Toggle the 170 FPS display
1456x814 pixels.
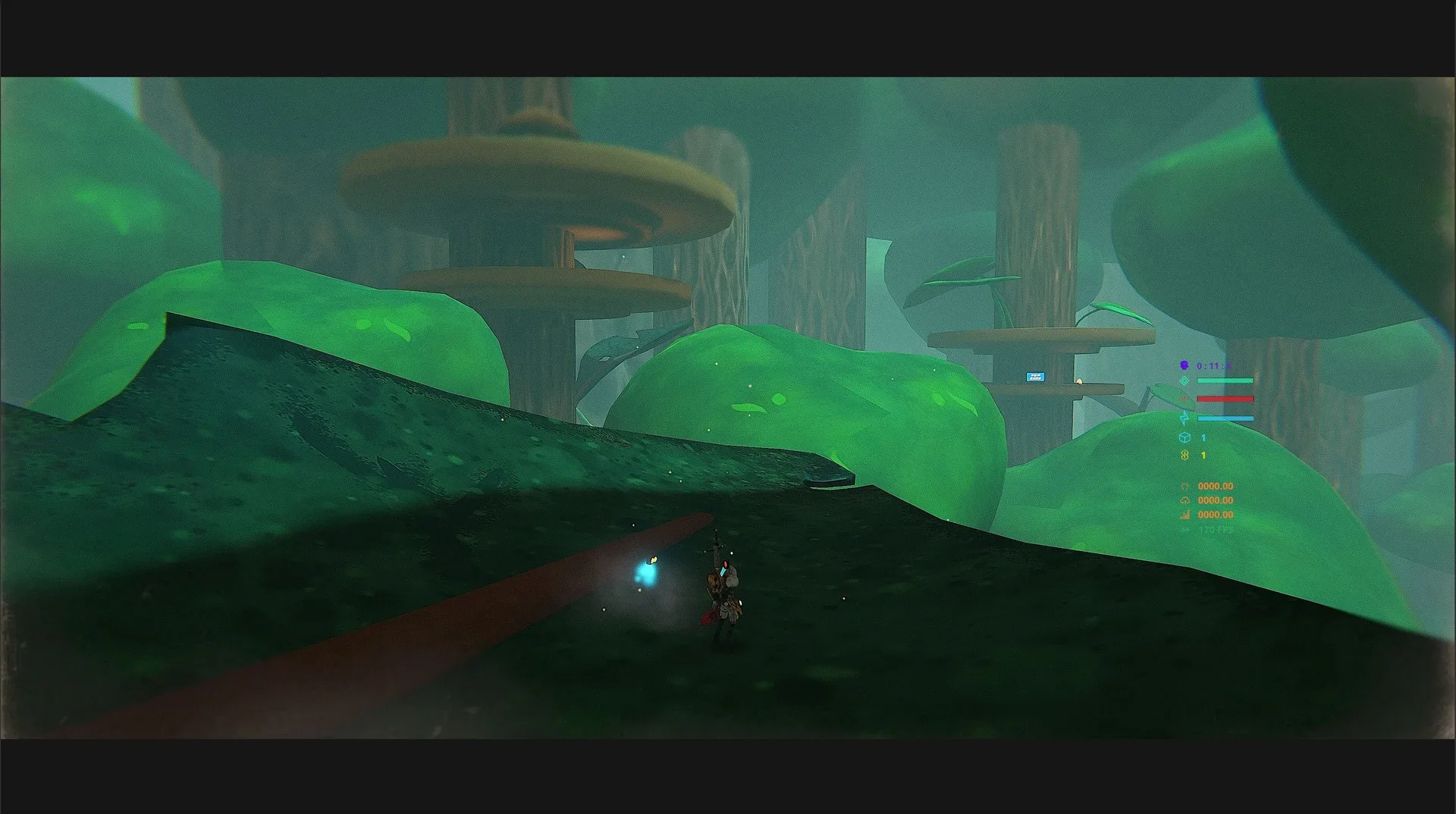[1216, 529]
